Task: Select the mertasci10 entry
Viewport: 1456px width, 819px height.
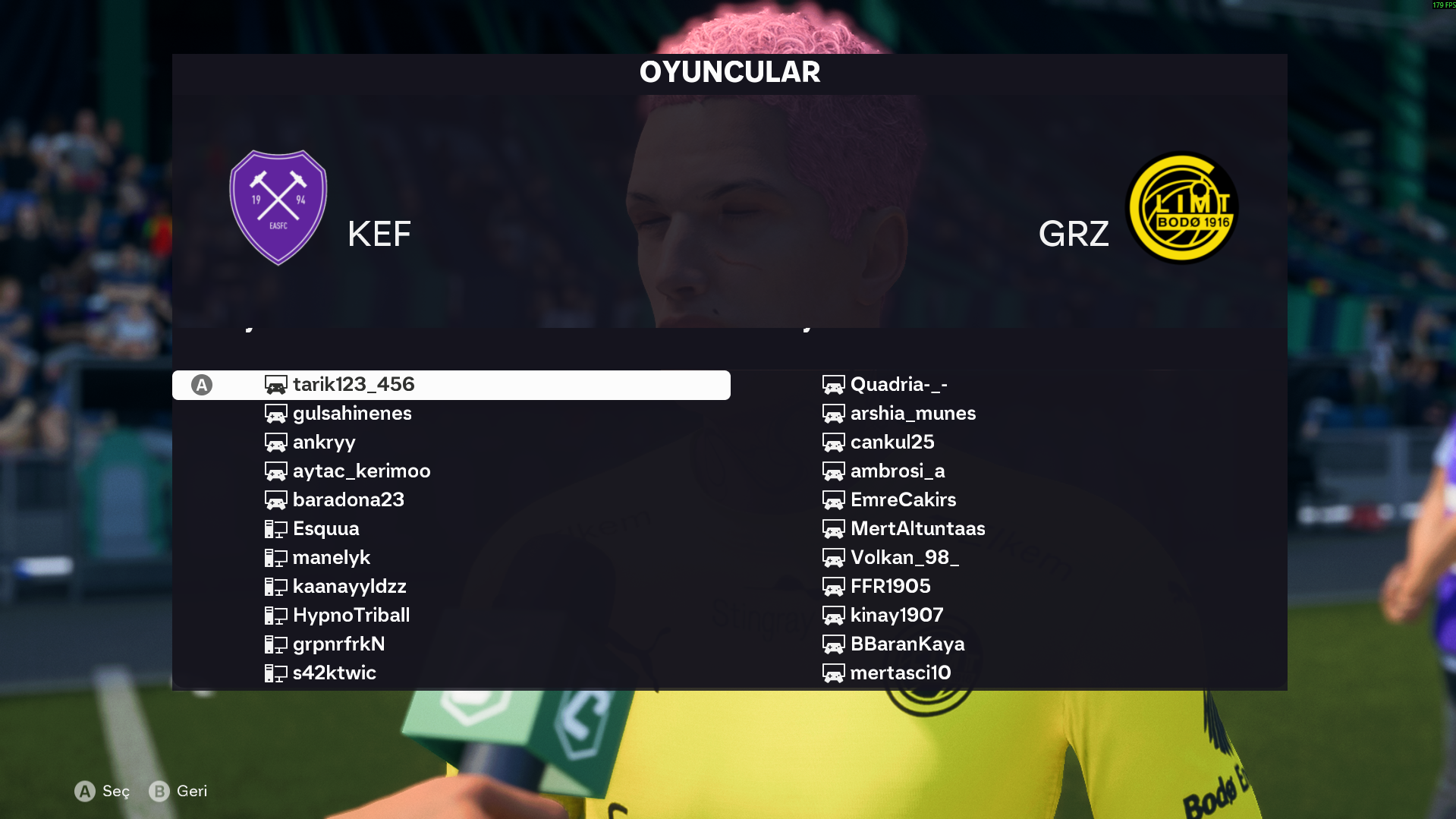Action: tap(900, 673)
